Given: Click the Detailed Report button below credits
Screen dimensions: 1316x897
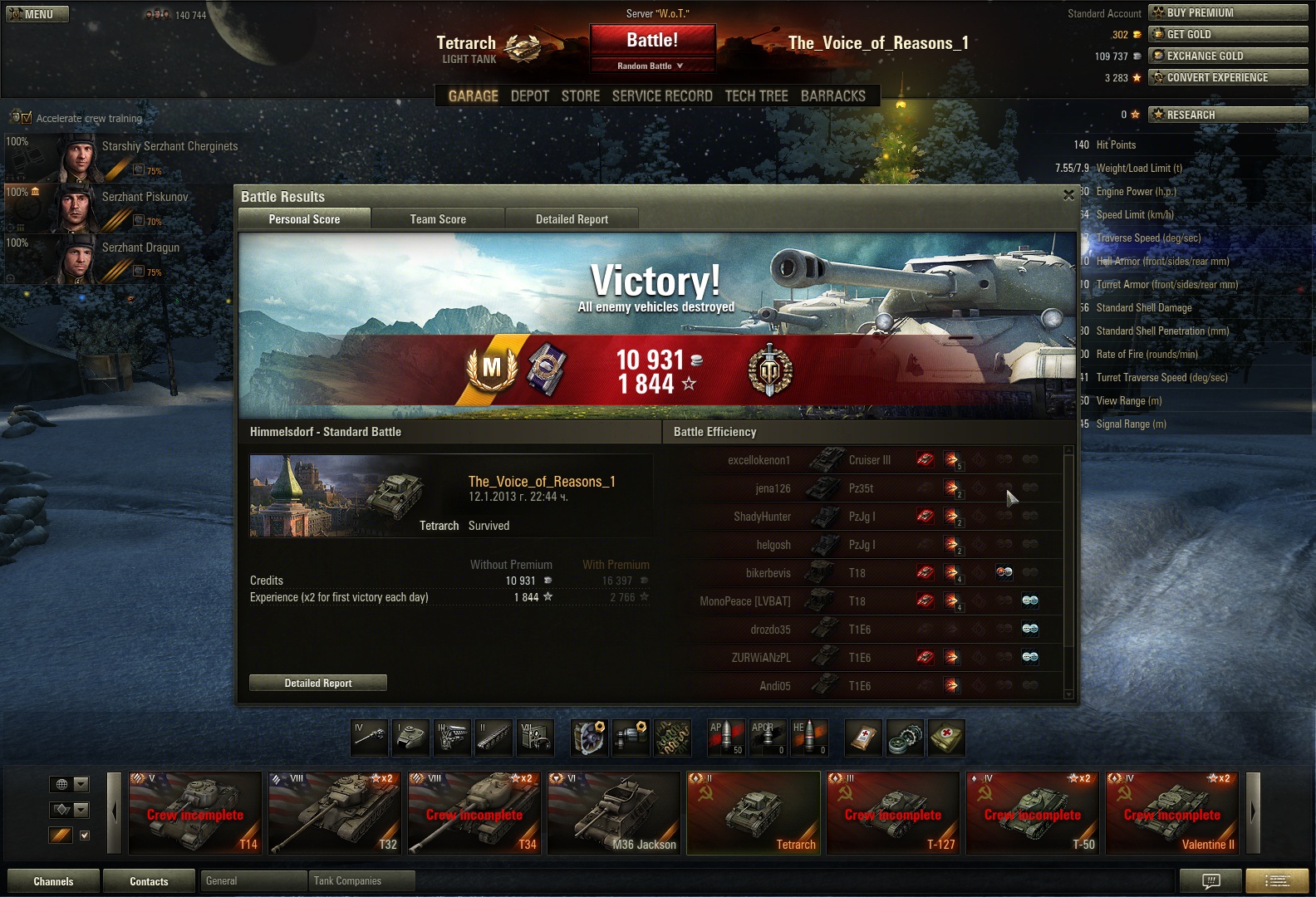Looking at the screenshot, I should click(318, 683).
